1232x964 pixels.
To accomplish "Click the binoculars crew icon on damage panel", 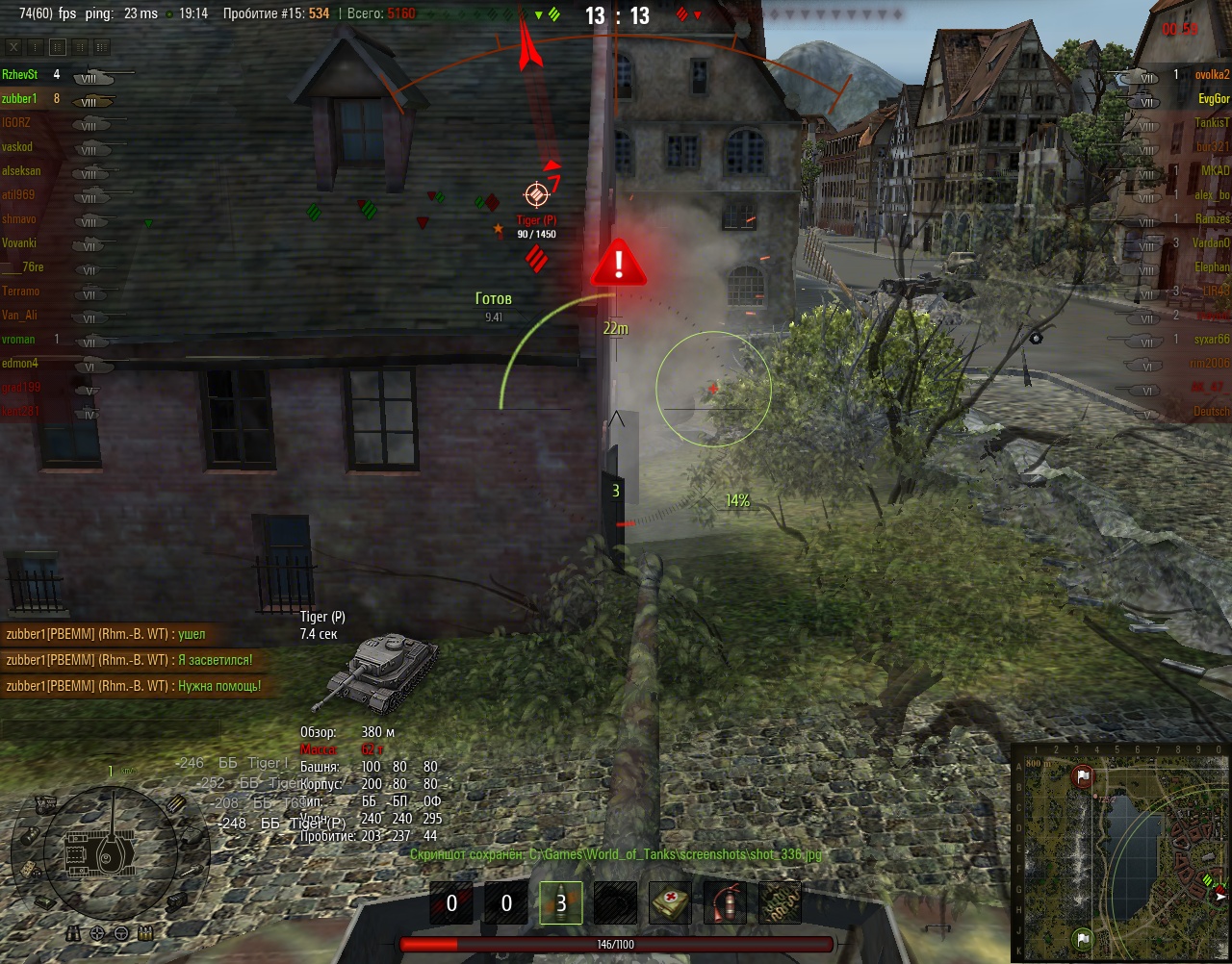I will (74, 933).
